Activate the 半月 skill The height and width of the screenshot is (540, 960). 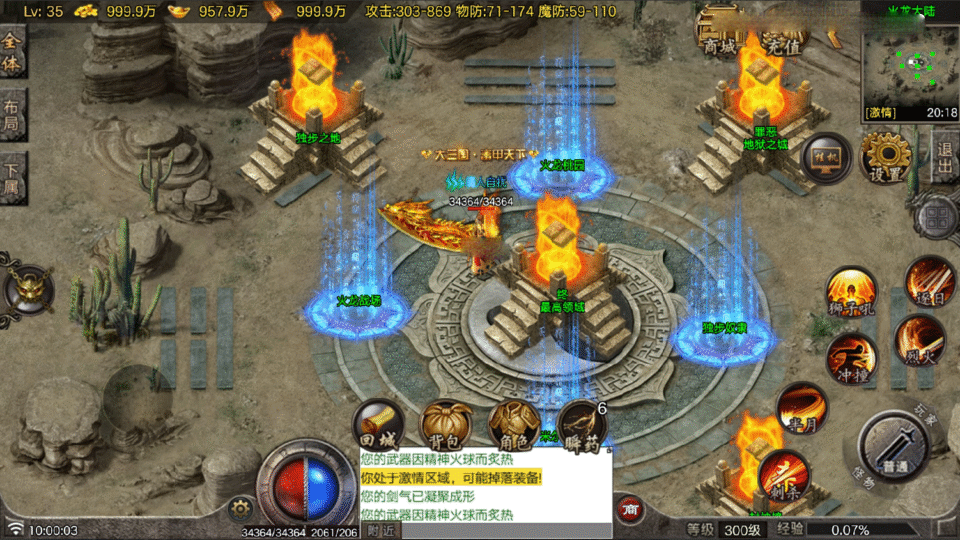tap(802, 408)
